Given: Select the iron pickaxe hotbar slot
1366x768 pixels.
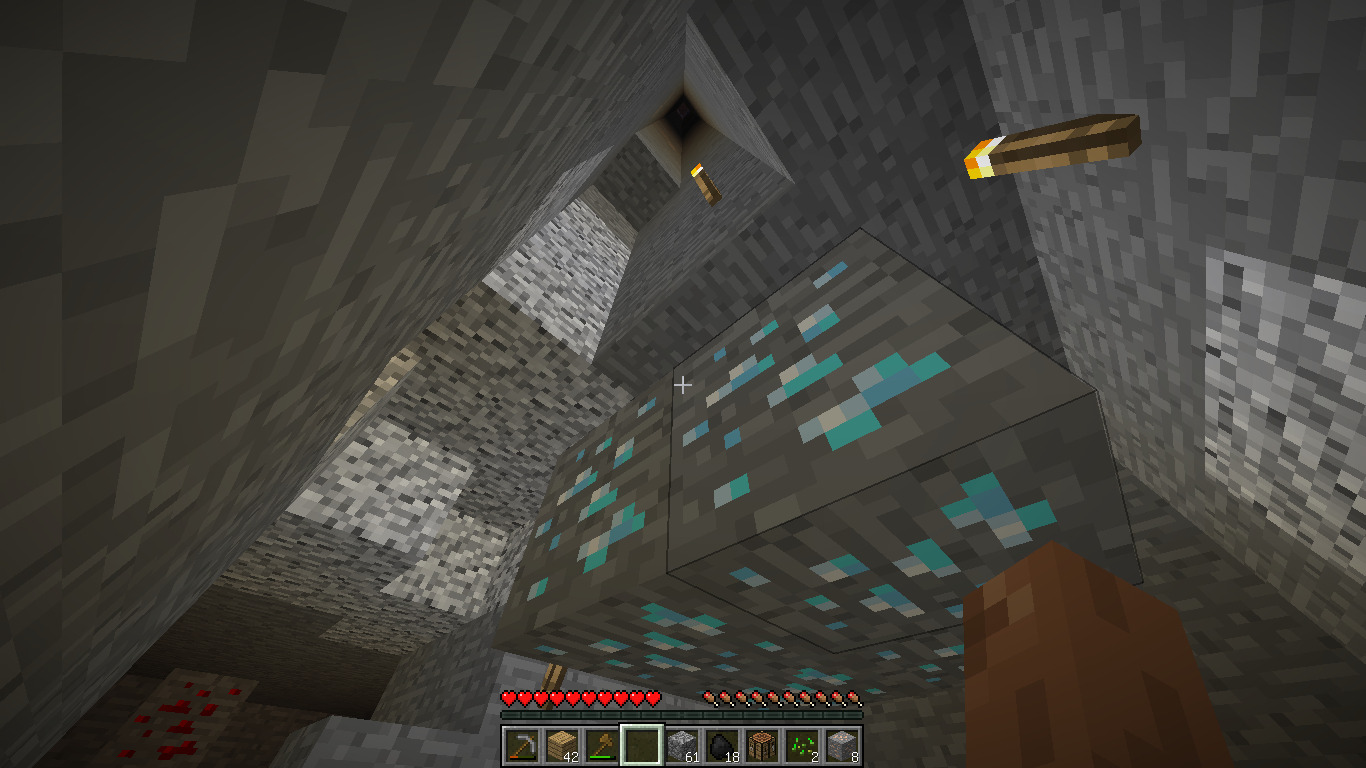Looking at the screenshot, I should point(521,745).
